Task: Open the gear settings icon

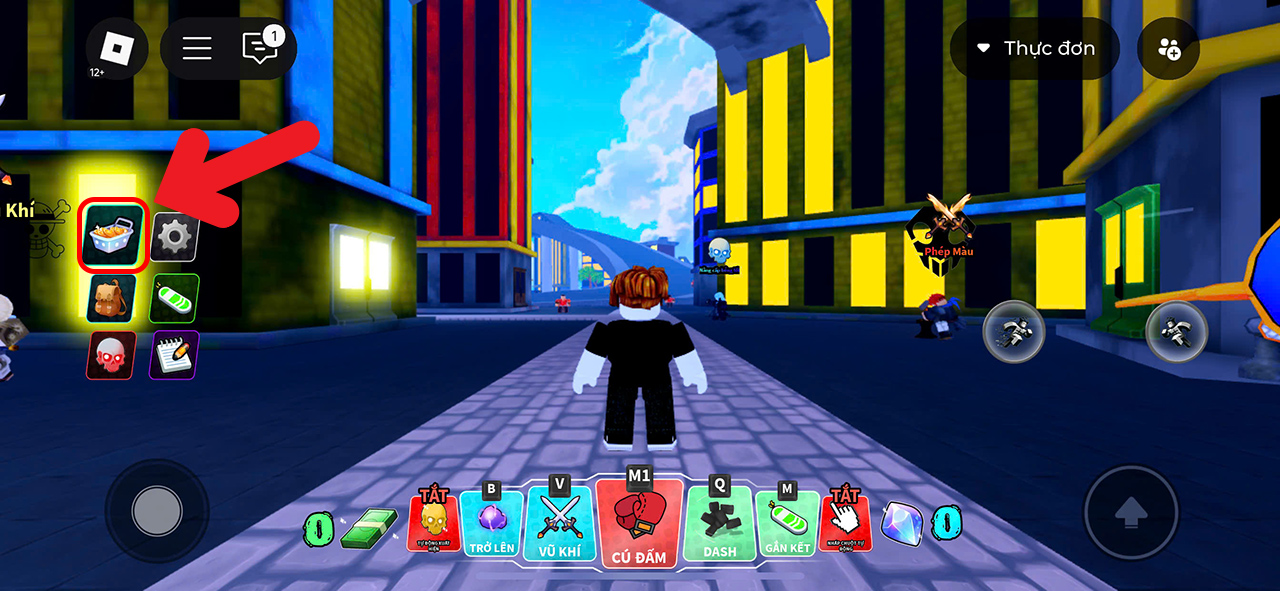Action: pyautogui.click(x=175, y=237)
